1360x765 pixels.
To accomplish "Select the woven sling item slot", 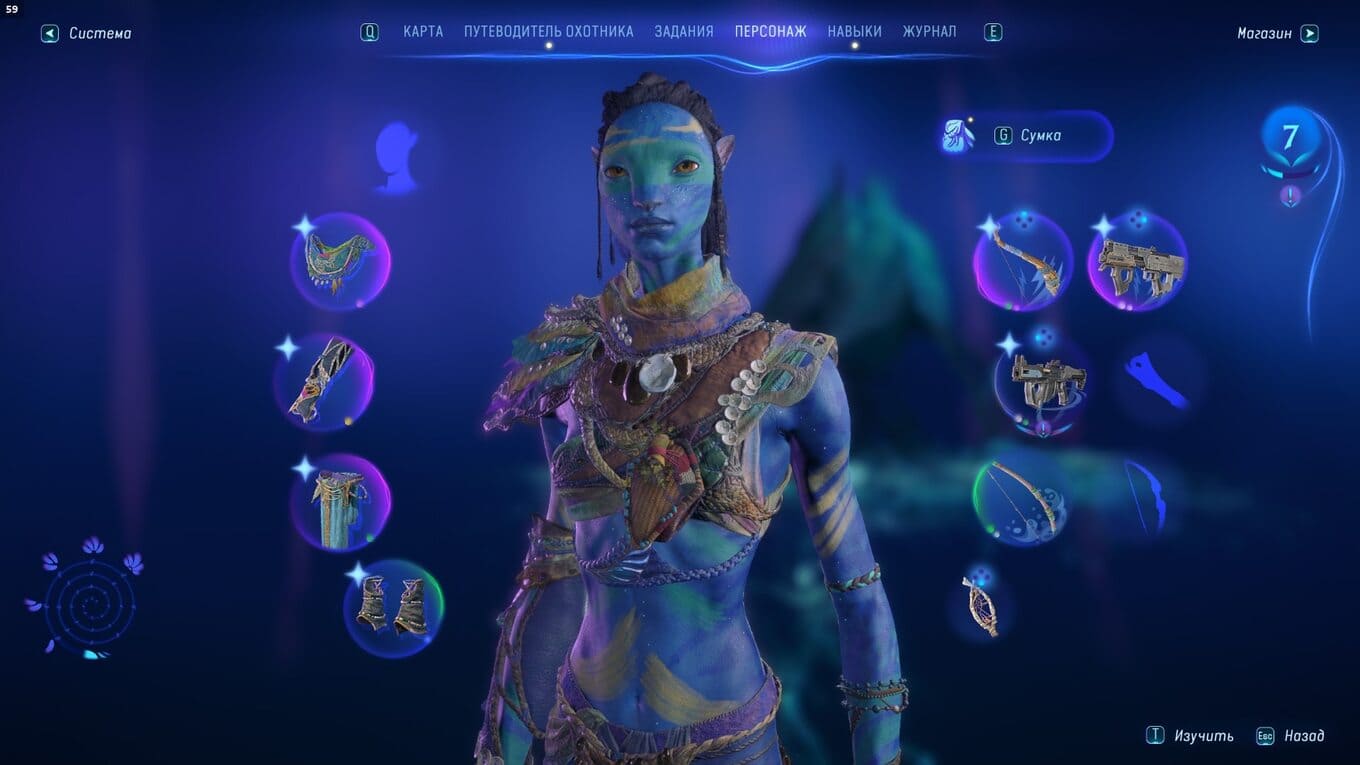I will tap(981, 603).
